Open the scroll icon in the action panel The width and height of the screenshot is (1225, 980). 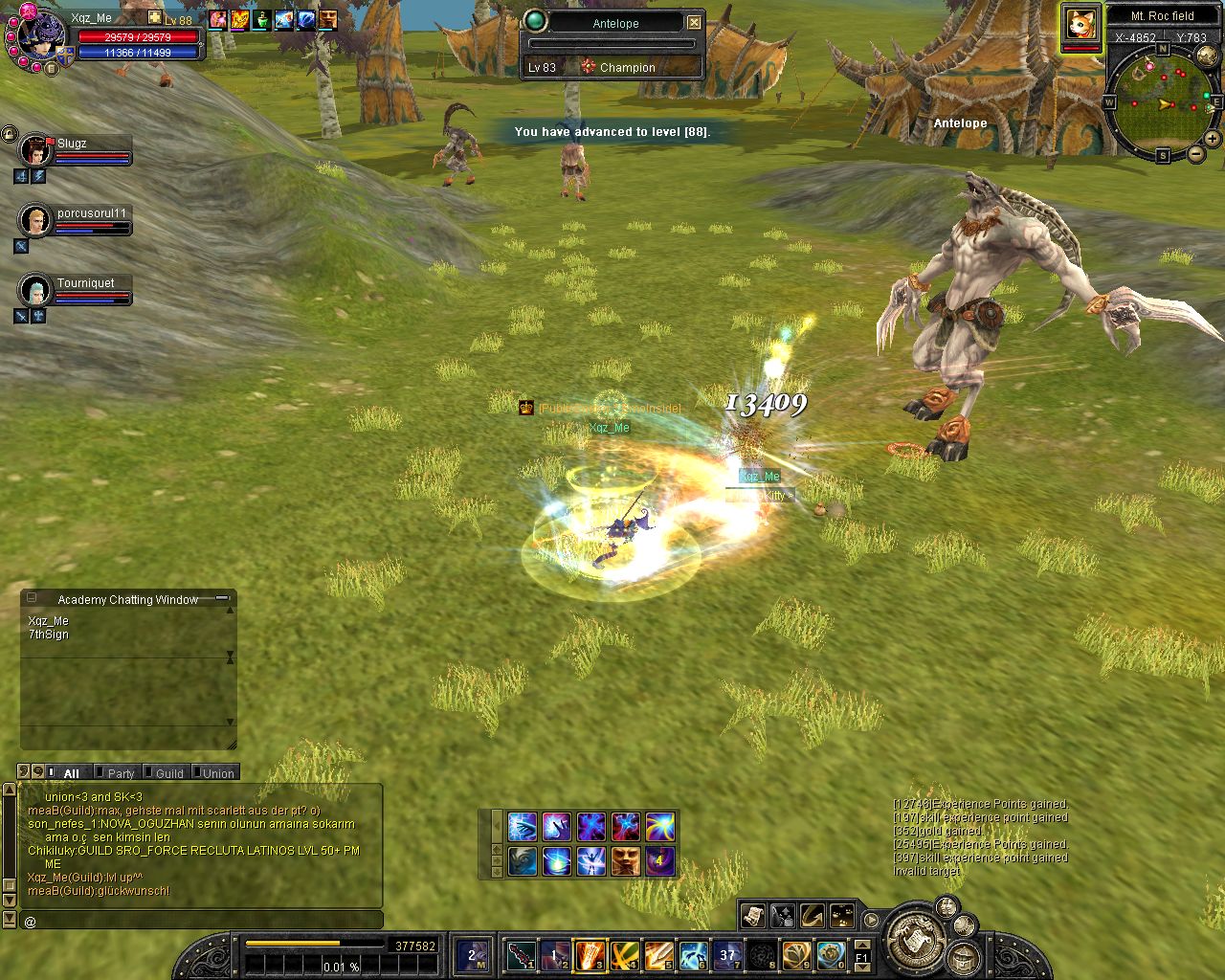coord(752,916)
